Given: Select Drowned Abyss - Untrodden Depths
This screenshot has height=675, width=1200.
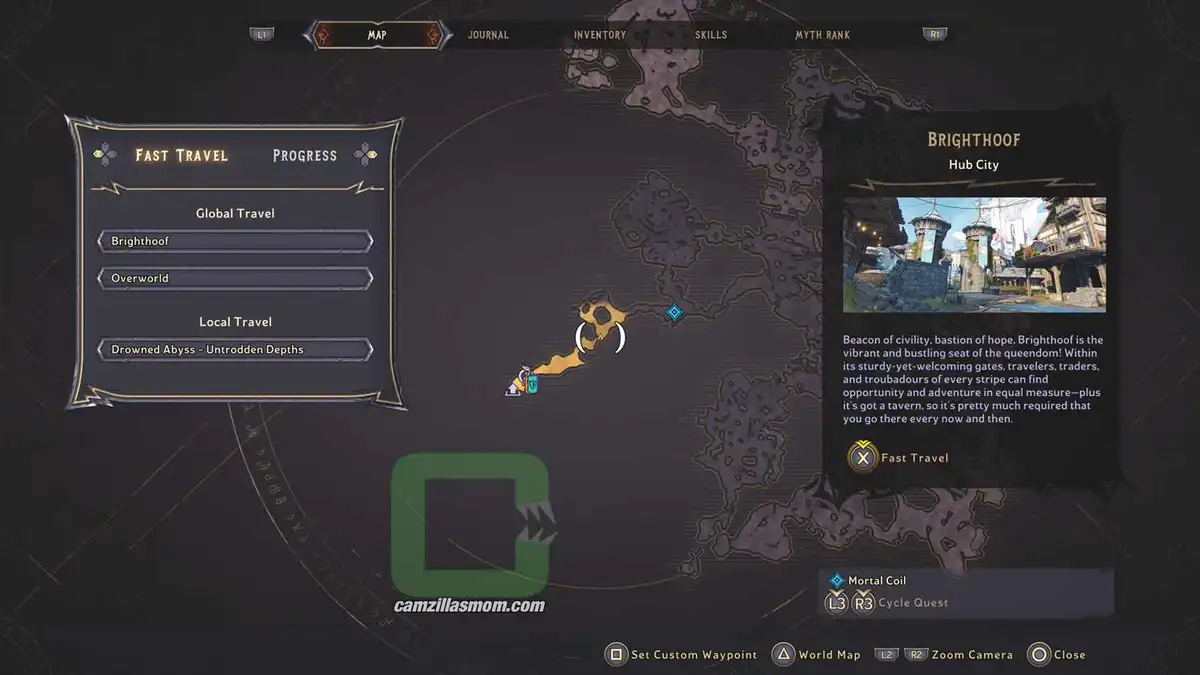Looking at the screenshot, I should coord(235,350).
